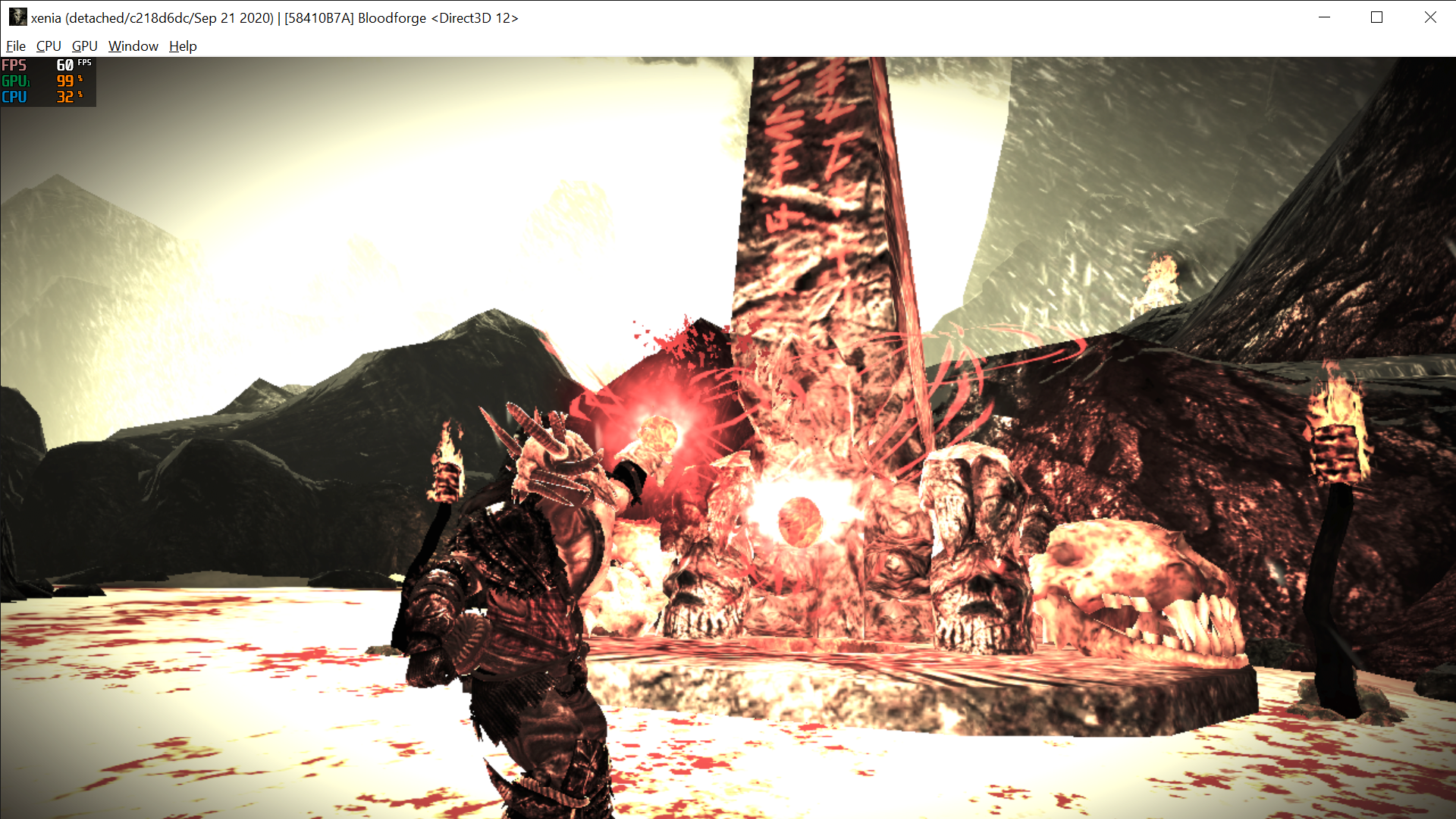1456x819 pixels.
Task: Open the File menu
Action: 15,46
